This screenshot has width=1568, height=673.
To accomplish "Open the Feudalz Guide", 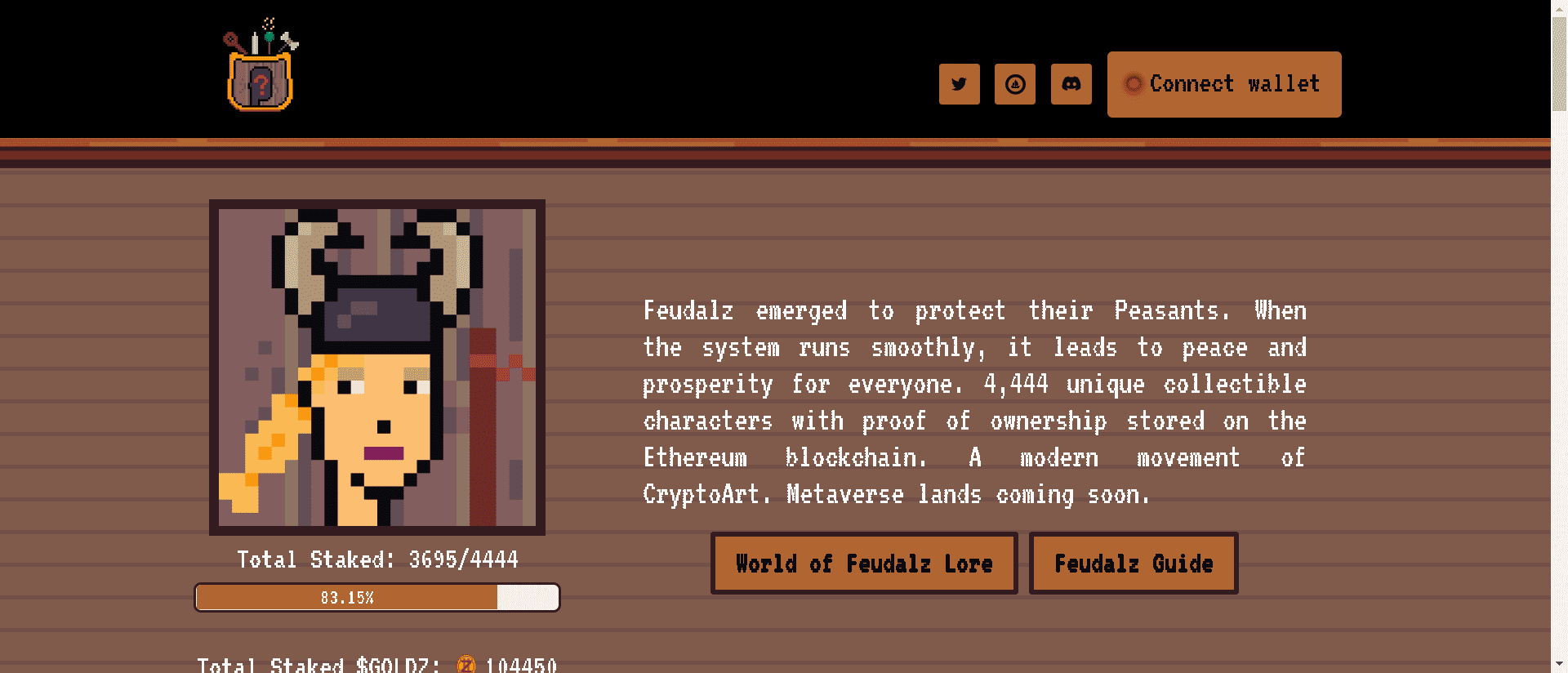I will tap(1134, 563).
